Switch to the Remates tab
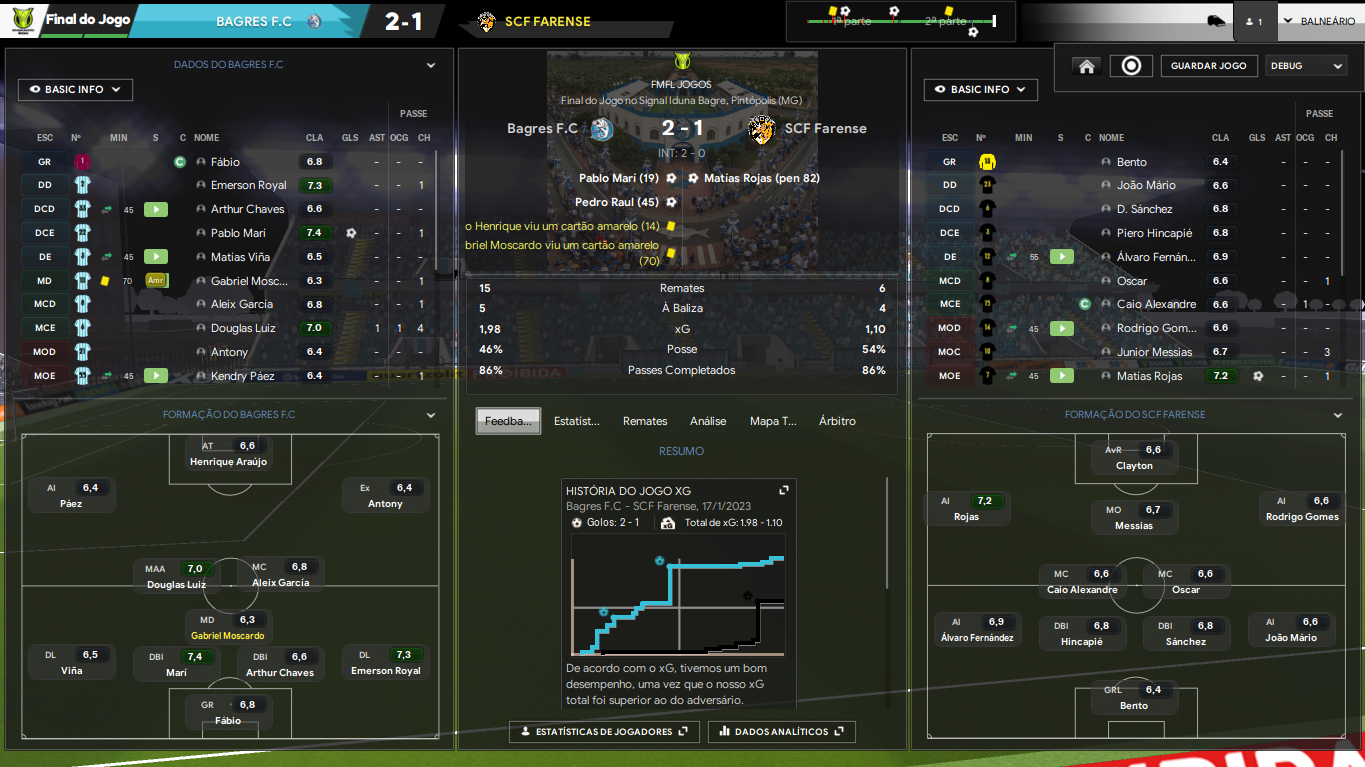The width and height of the screenshot is (1365, 767). [x=645, y=421]
